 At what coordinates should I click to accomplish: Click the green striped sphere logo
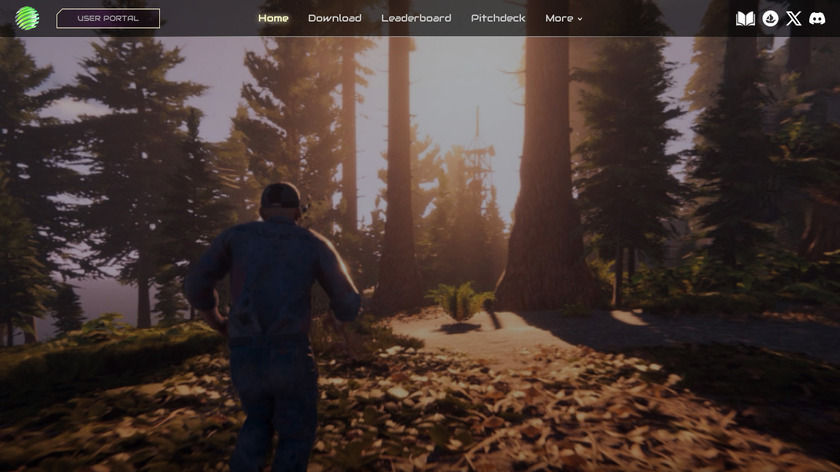click(26, 19)
